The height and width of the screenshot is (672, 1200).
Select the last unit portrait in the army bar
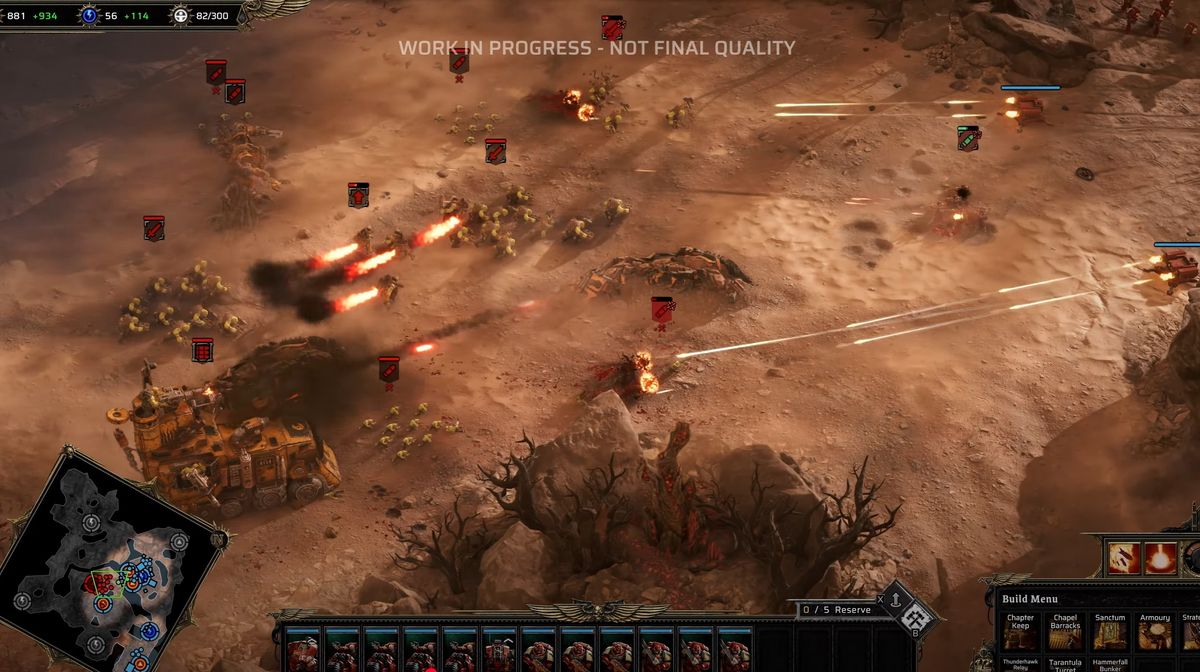pyautogui.click(x=734, y=651)
